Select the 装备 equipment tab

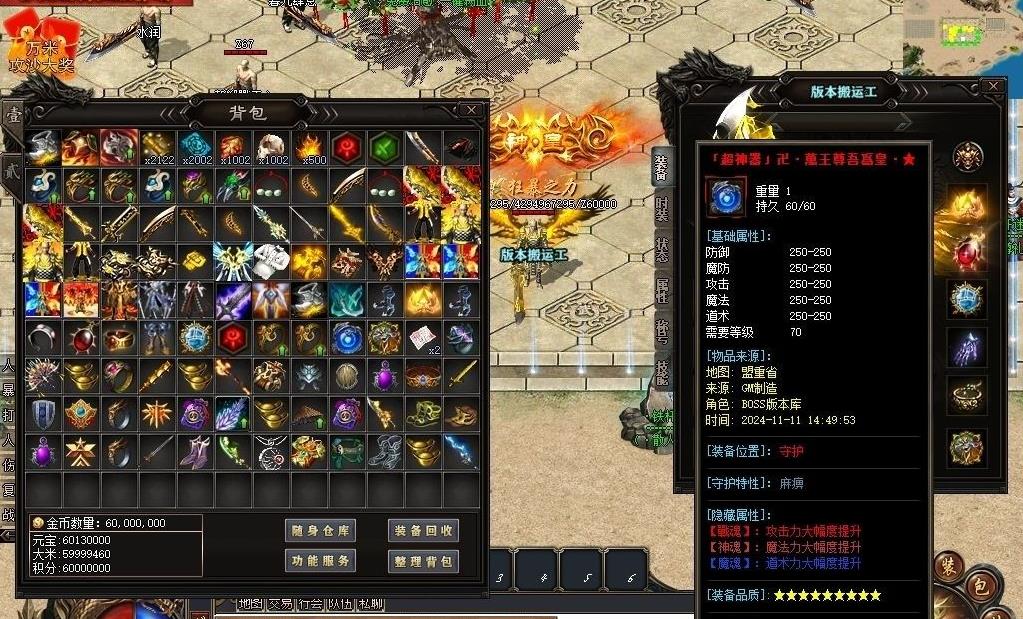click(x=661, y=167)
